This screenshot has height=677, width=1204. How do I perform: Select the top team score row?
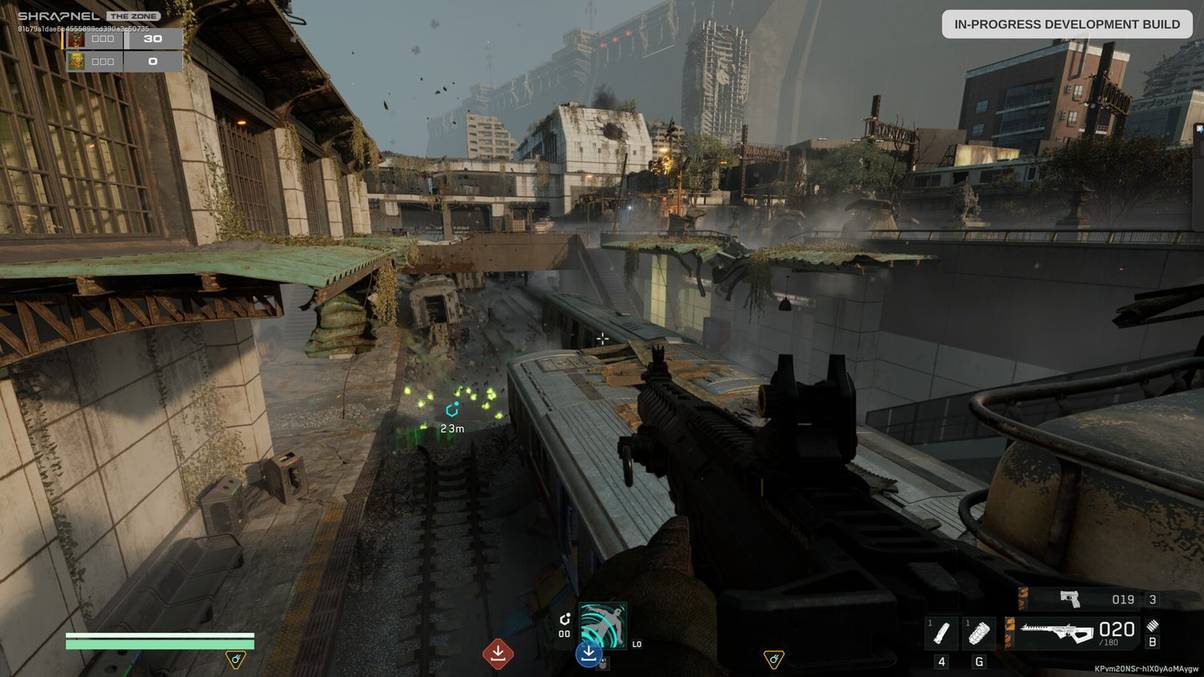pos(124,39)
